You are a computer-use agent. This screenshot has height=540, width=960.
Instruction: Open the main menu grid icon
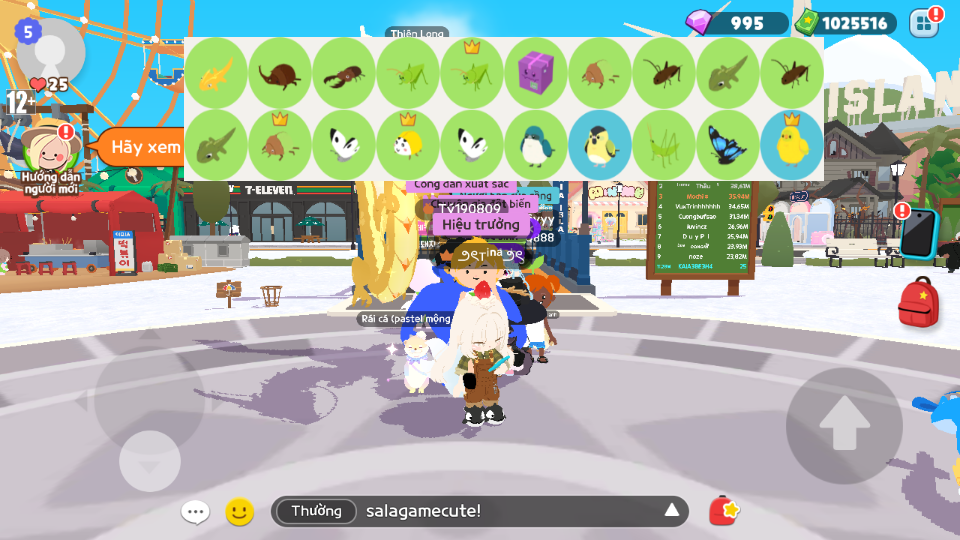click(924, 23)
